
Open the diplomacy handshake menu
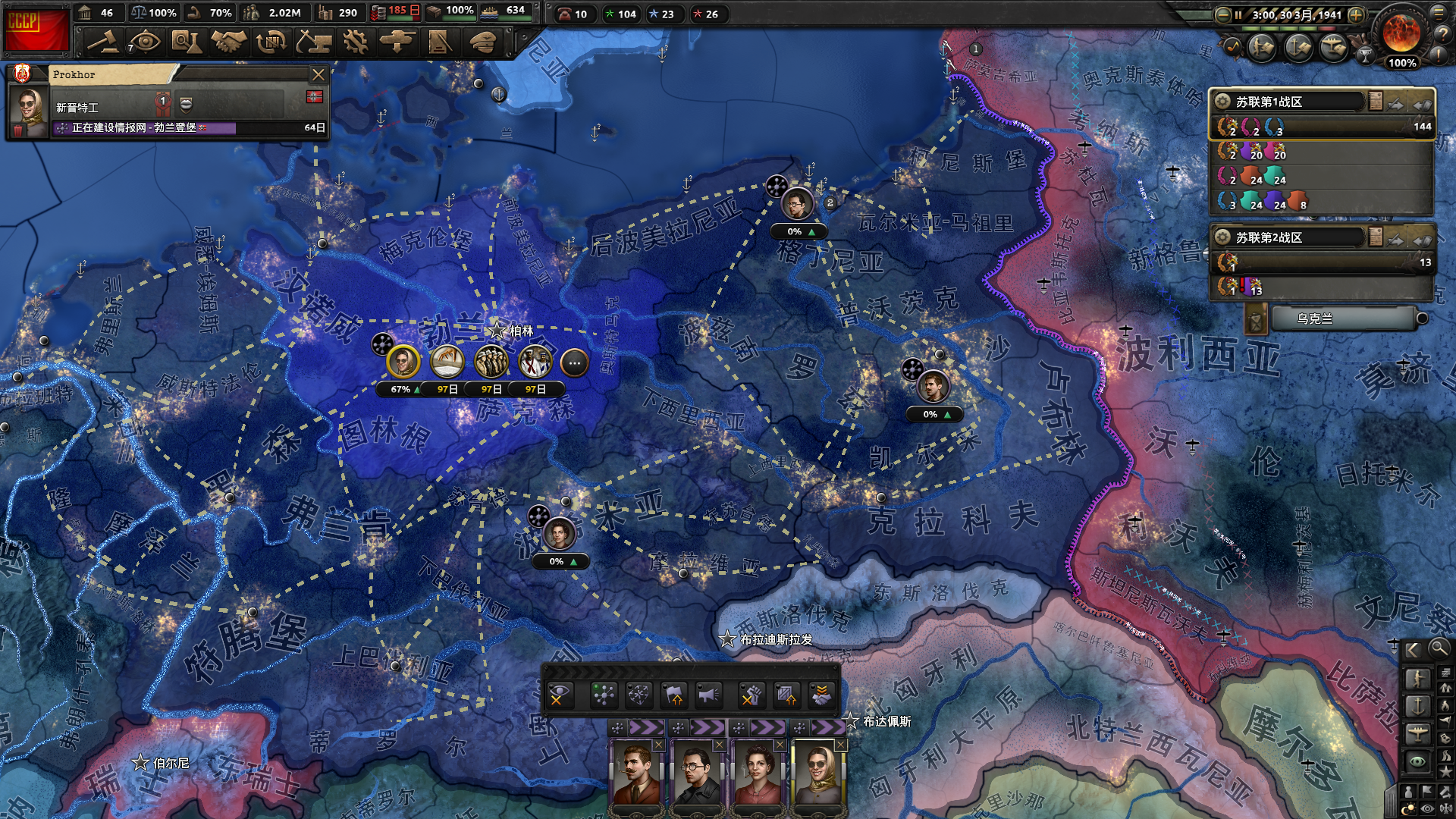click(228, 42)
